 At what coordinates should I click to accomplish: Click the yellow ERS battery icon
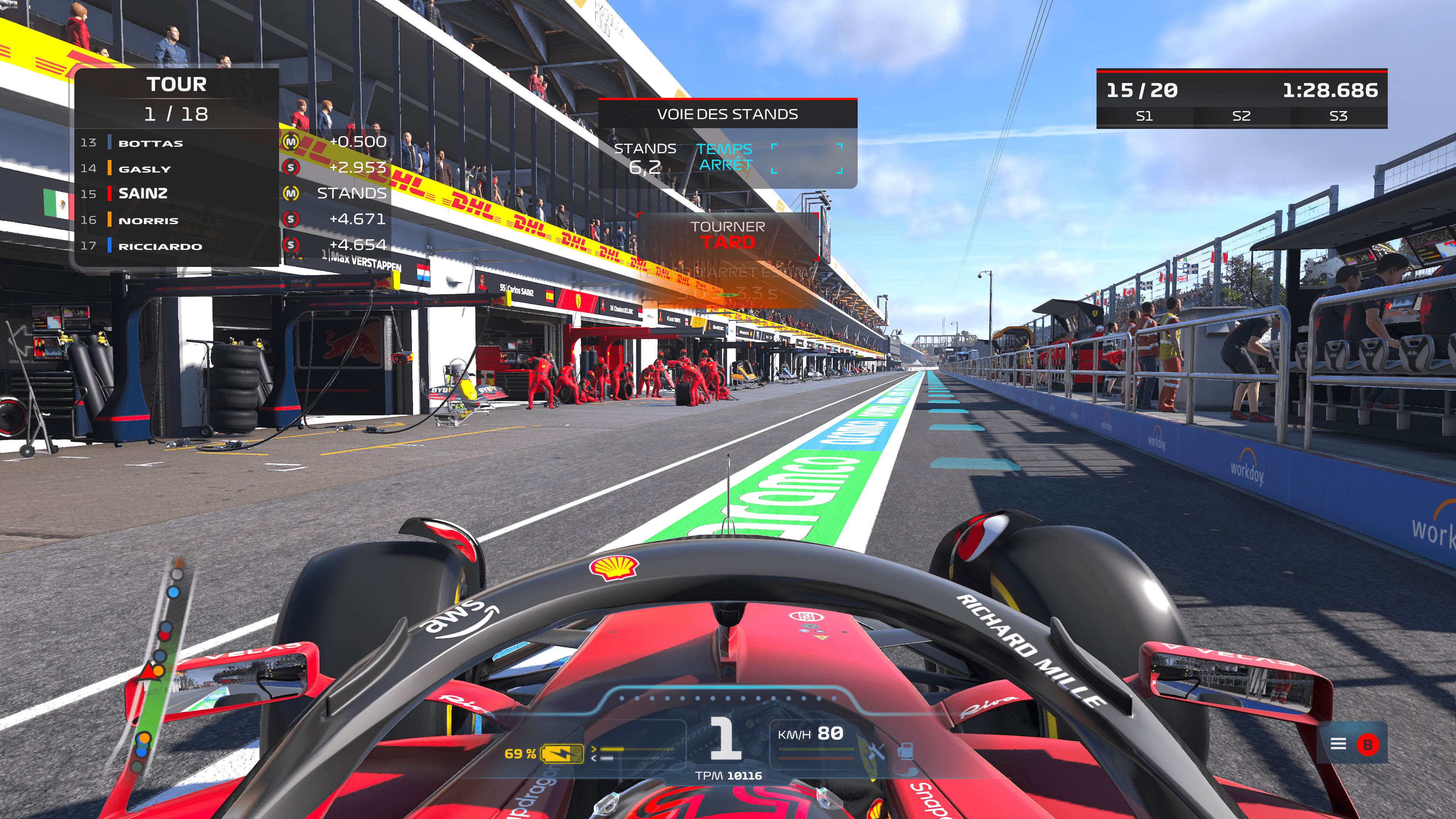[562, 753]
